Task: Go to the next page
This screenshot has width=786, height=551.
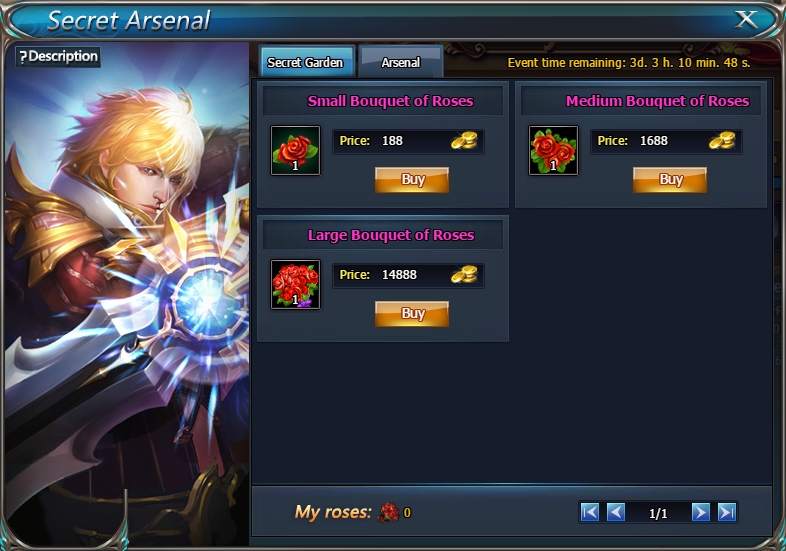Action: point(700,512)
